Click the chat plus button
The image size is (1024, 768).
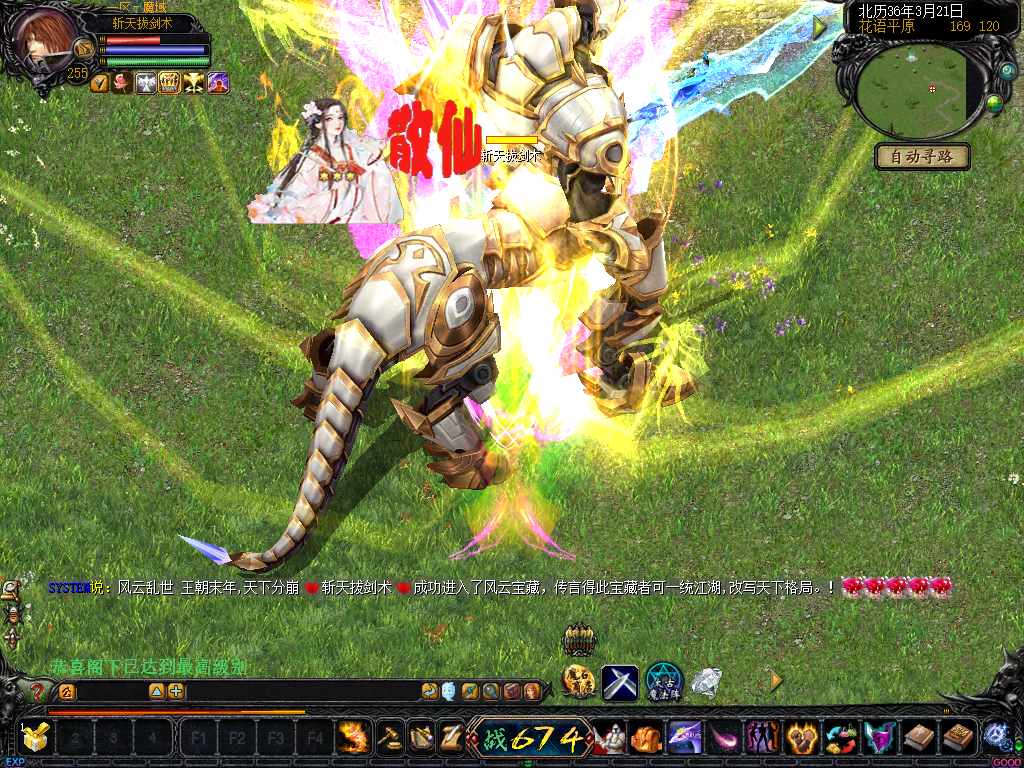coord(176,691)
